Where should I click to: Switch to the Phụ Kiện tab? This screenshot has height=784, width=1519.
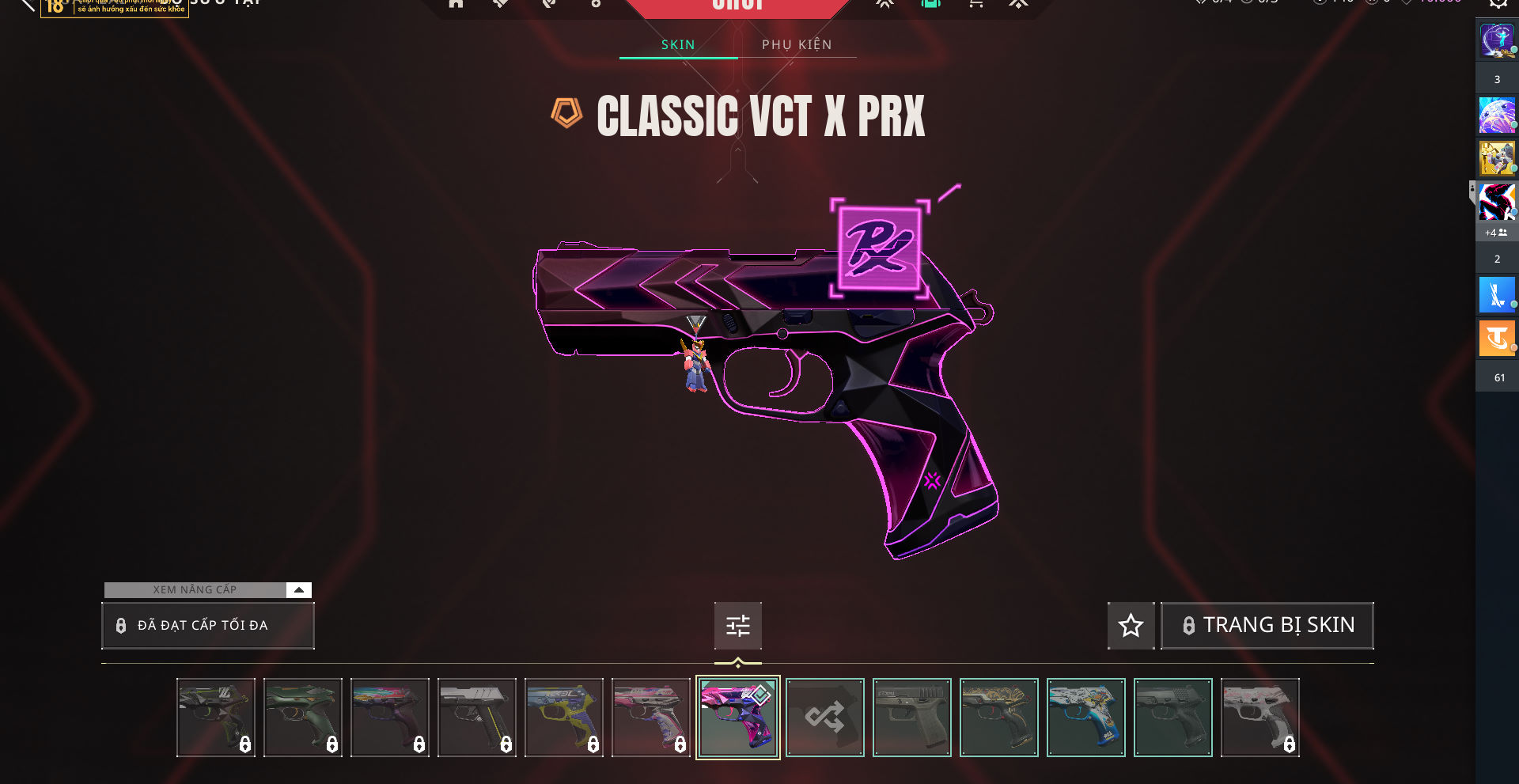797,45
